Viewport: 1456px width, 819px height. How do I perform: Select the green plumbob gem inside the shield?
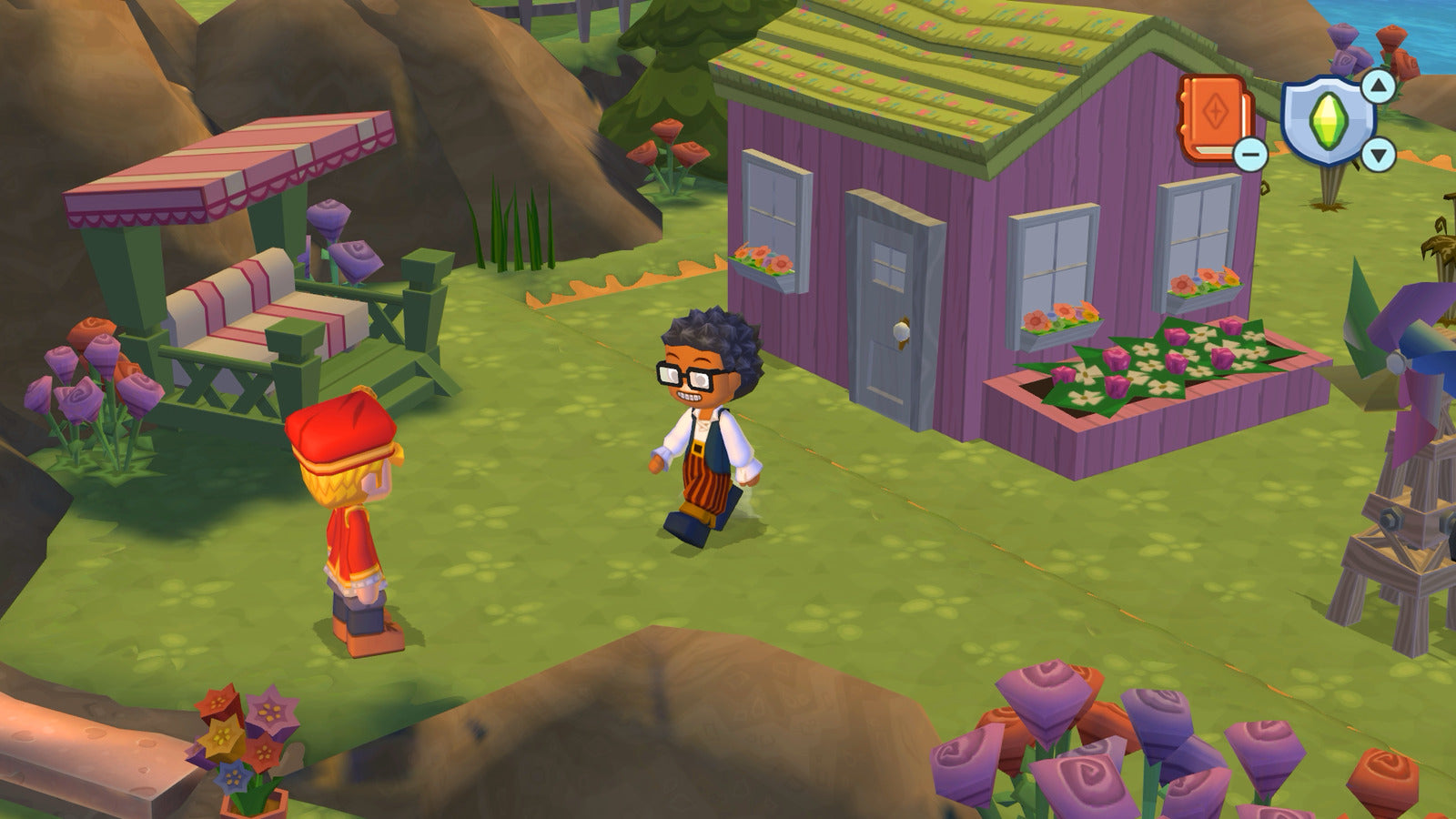(x=1328, y=118)
